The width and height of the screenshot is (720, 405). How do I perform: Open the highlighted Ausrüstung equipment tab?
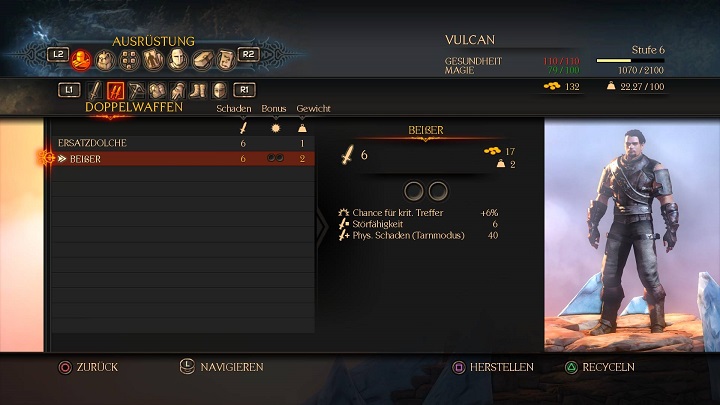82,61
